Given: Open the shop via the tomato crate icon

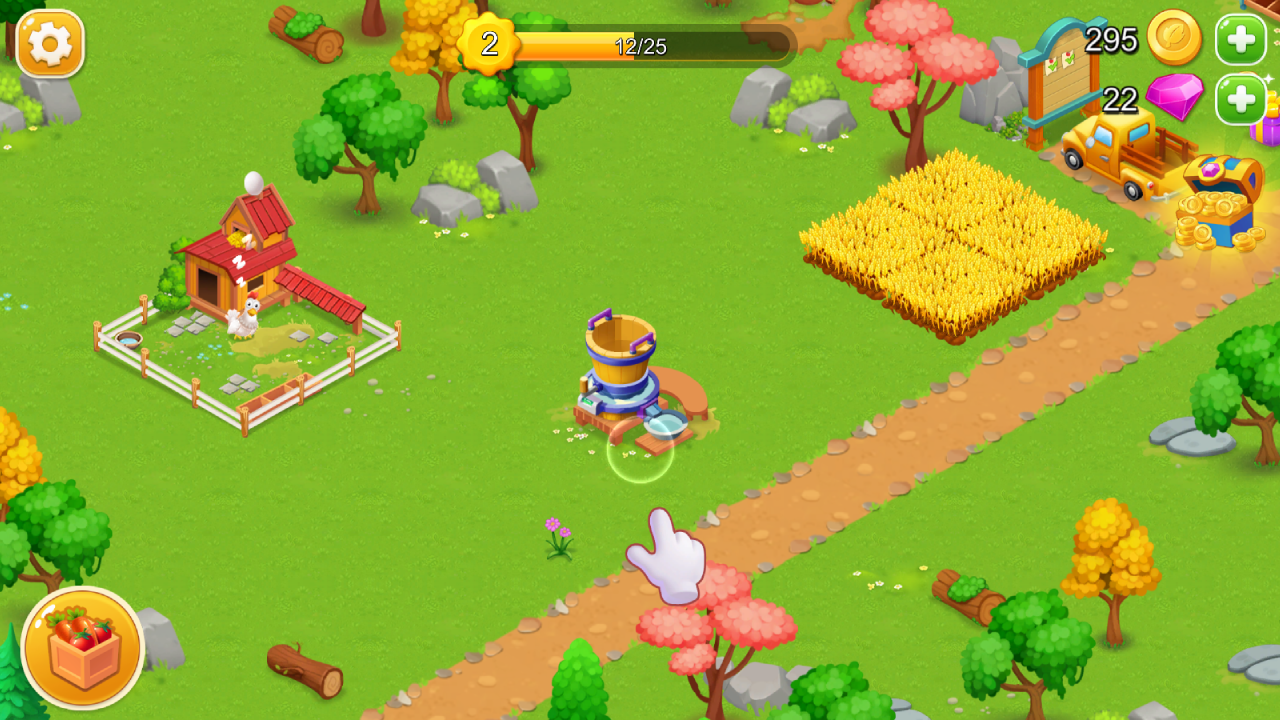Looking at the screenshot, I should 83,648.
